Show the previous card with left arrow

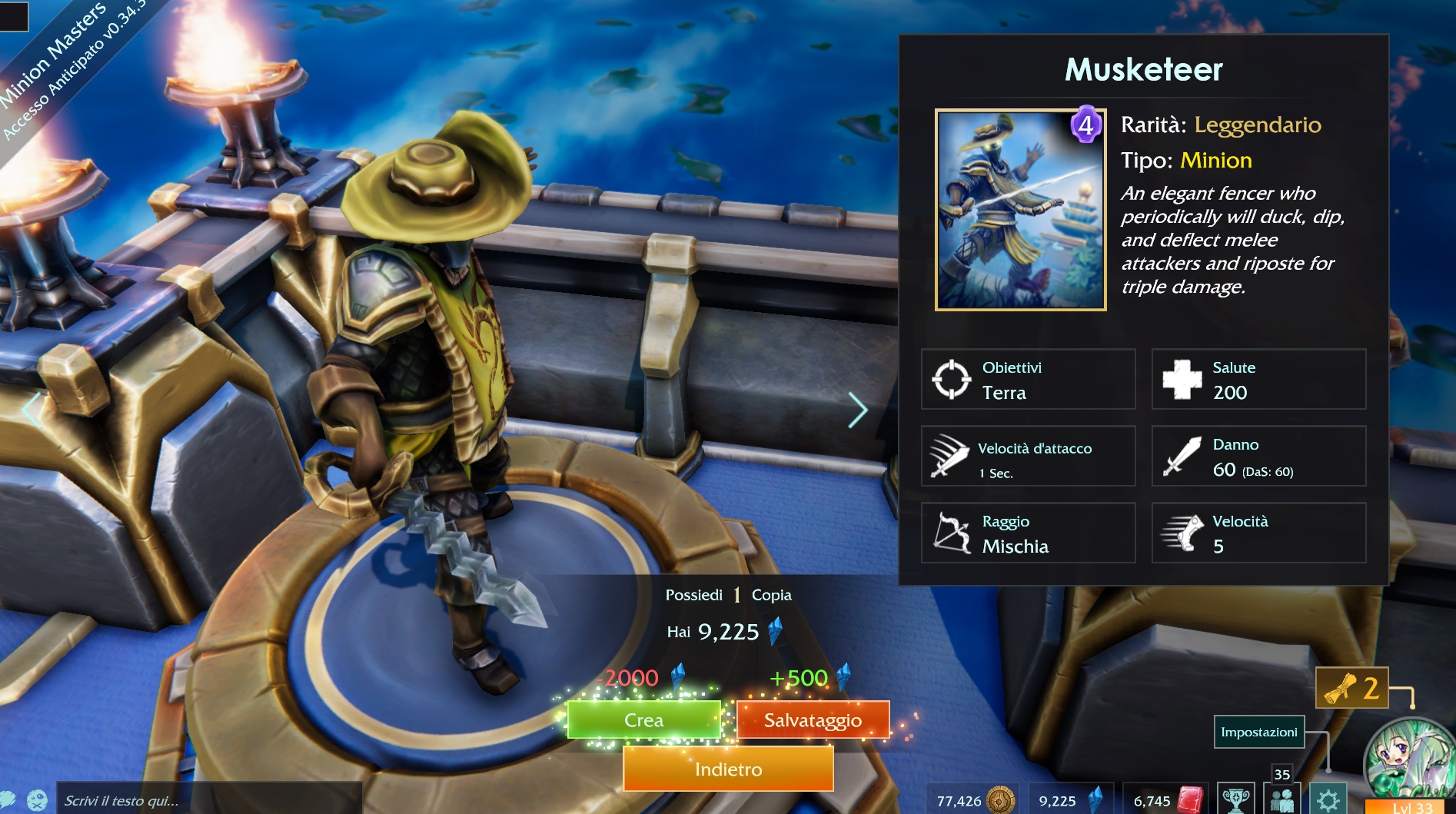click(31, 410)
